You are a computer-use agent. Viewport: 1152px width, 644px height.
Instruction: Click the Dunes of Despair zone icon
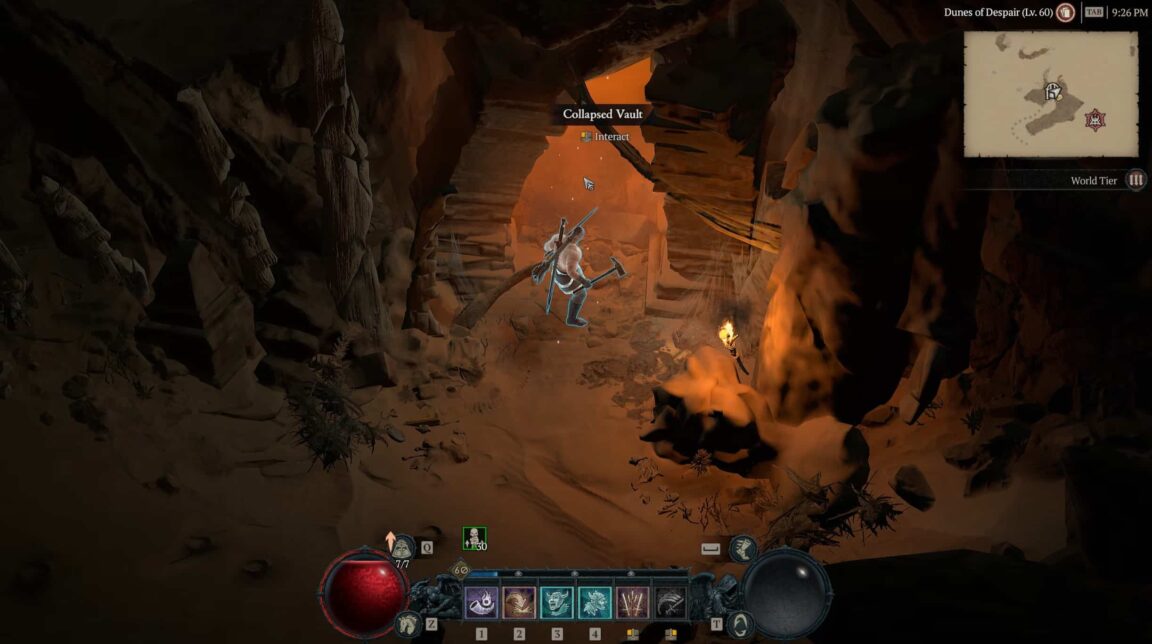click(1066, 13)
